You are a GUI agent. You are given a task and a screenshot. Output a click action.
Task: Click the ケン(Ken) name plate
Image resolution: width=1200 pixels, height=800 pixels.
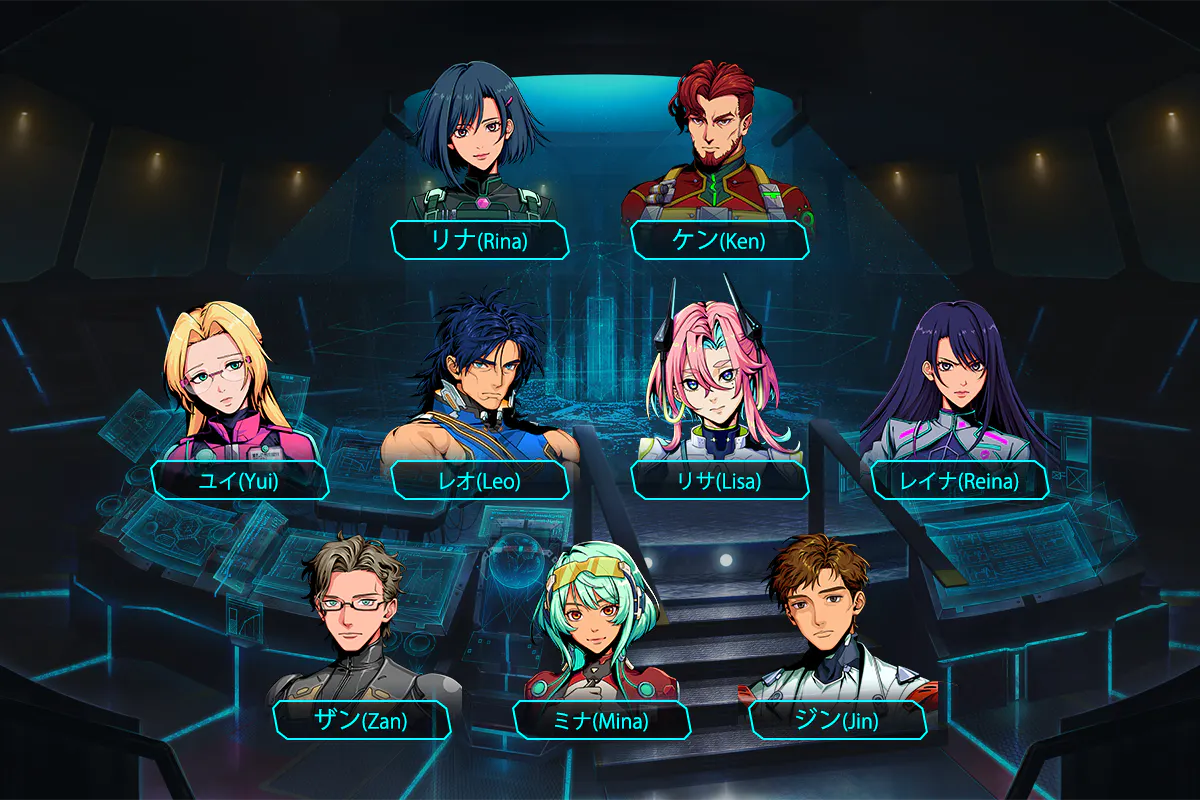click(x=719, y=241)
